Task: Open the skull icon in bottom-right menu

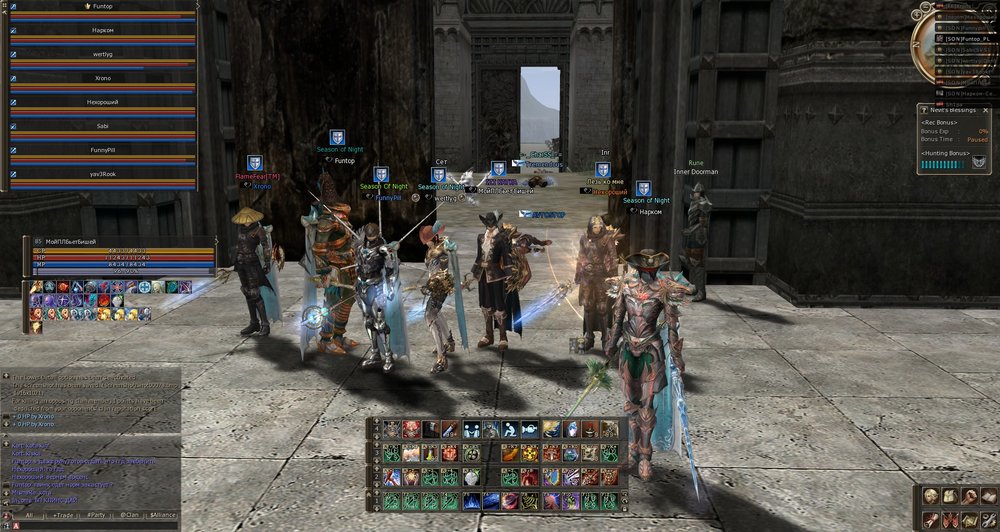Action: click(930, 496)
